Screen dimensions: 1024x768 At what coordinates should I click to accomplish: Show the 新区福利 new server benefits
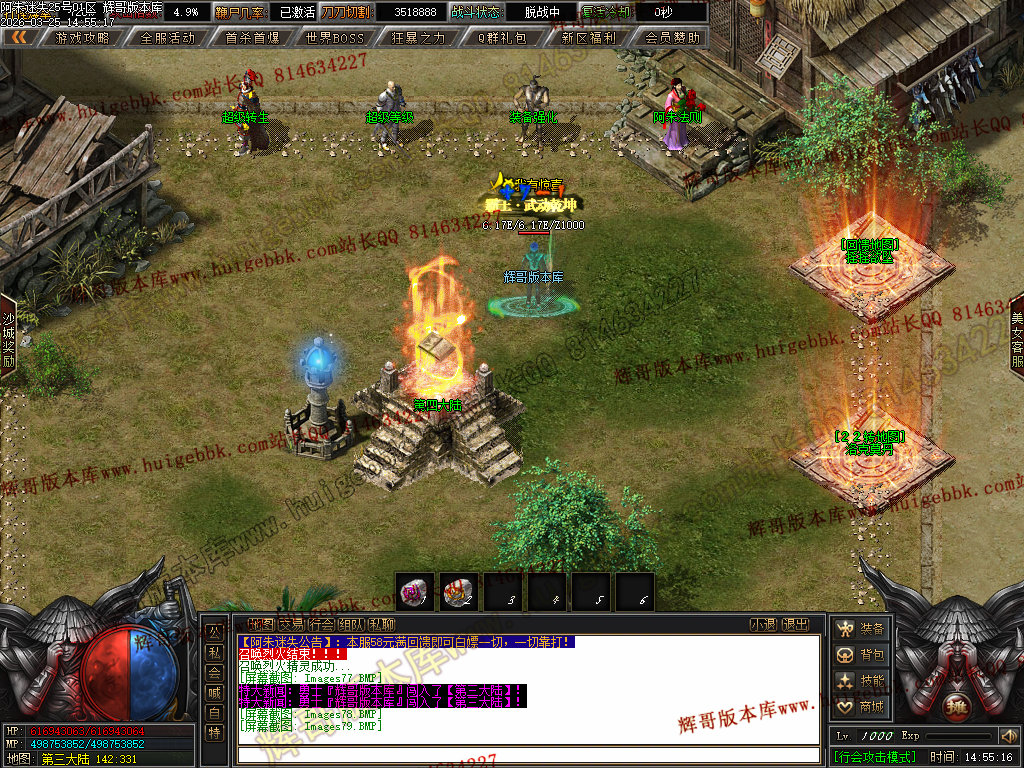588,38
